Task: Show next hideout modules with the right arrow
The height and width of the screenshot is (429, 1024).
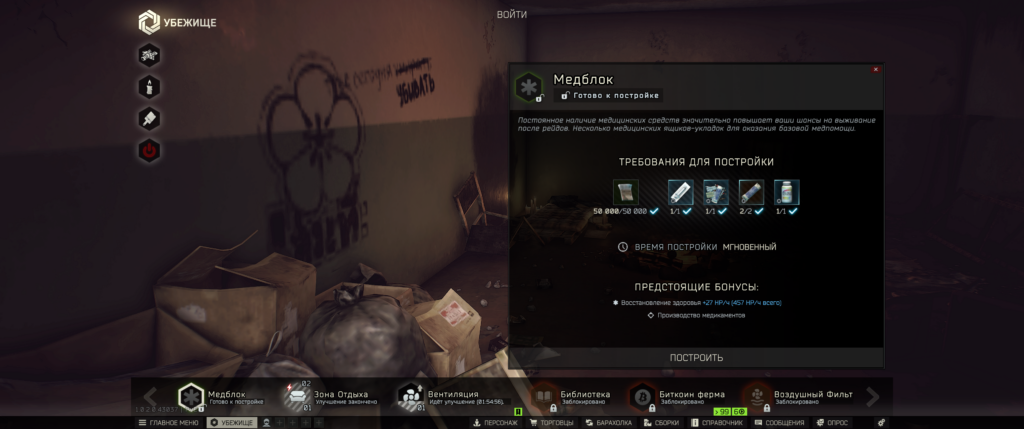Action: coord(873,397)
